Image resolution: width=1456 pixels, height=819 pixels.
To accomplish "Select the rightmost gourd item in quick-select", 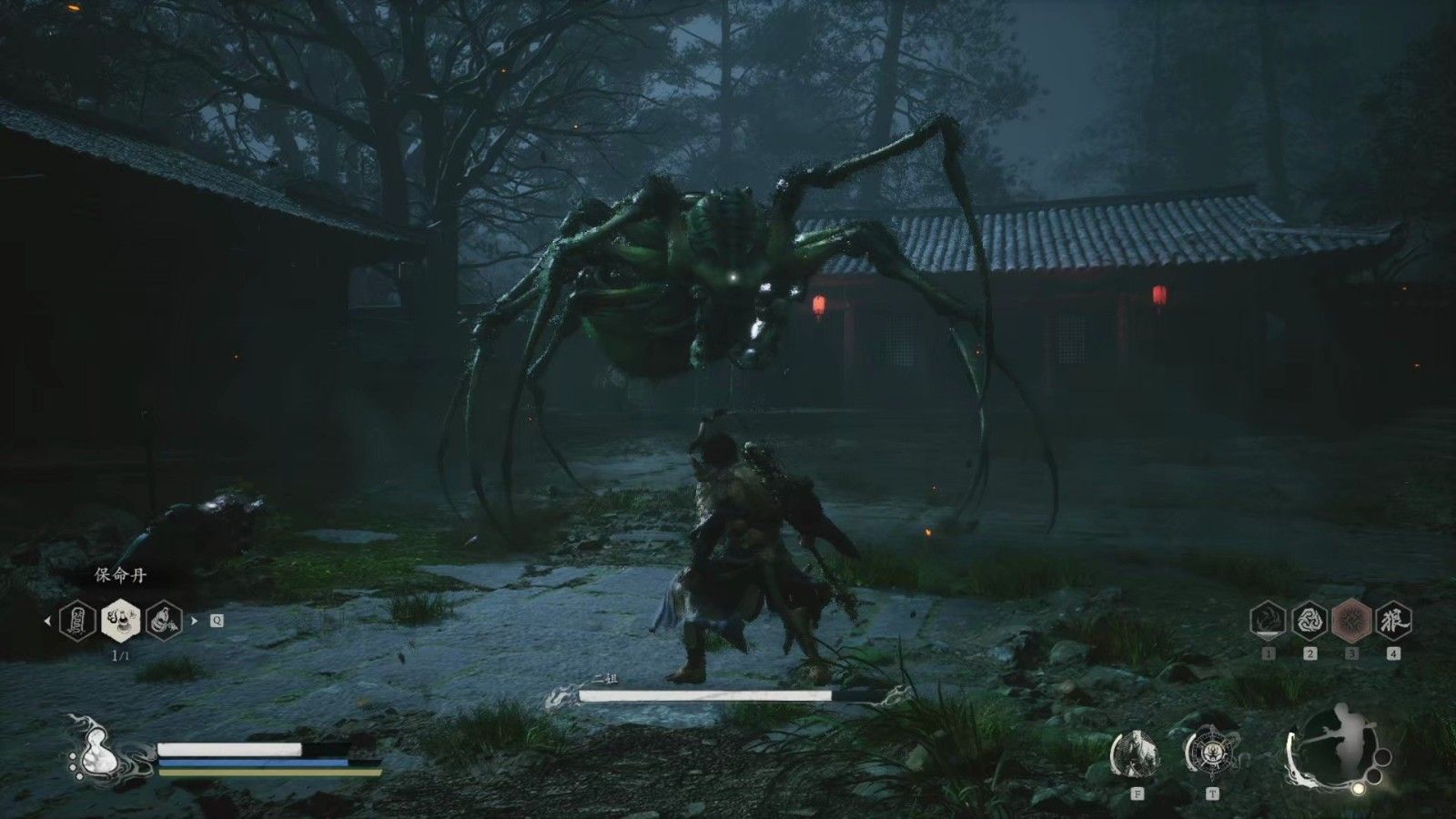I will [x=165, y=621].
